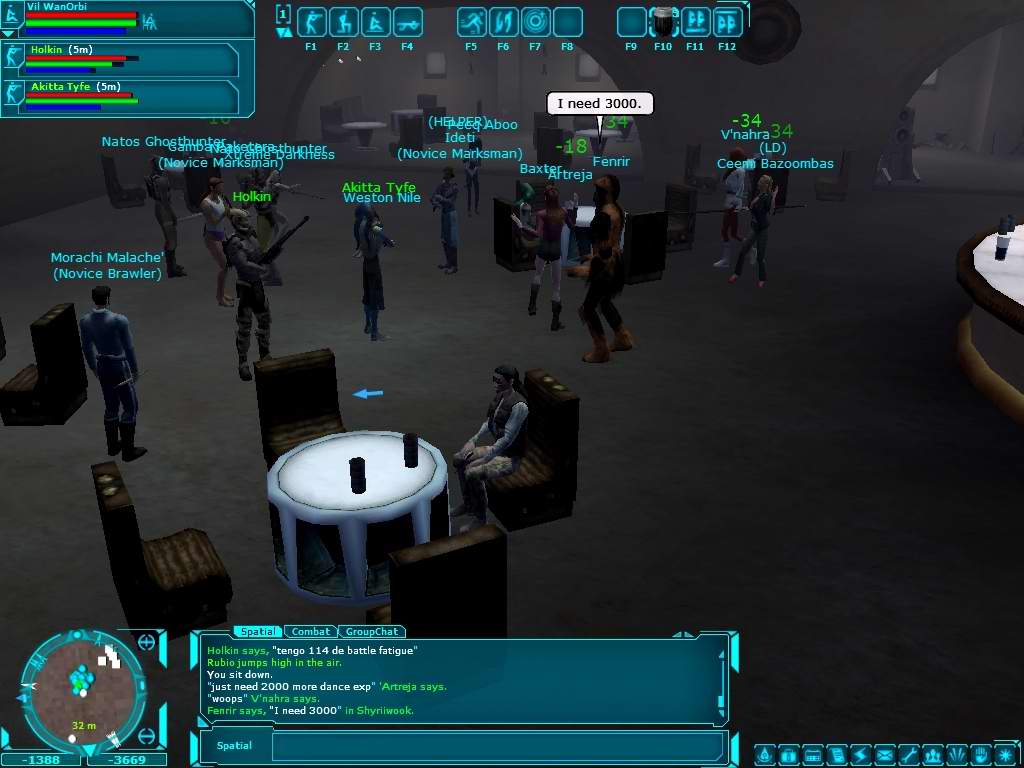Open the GroupChat tab

click(372, 632)
